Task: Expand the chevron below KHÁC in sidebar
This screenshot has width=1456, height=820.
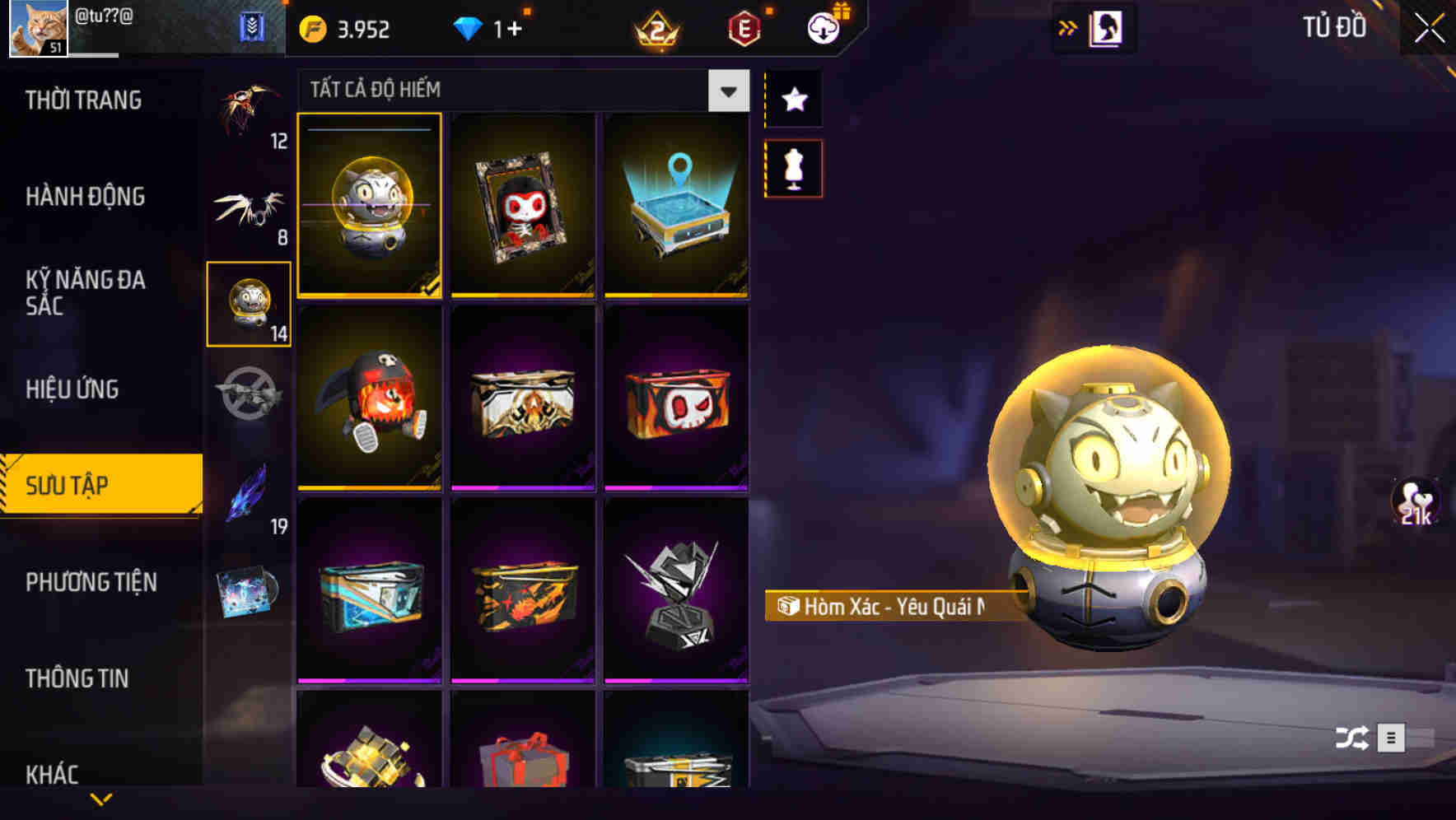Action: tap(100, 799)
